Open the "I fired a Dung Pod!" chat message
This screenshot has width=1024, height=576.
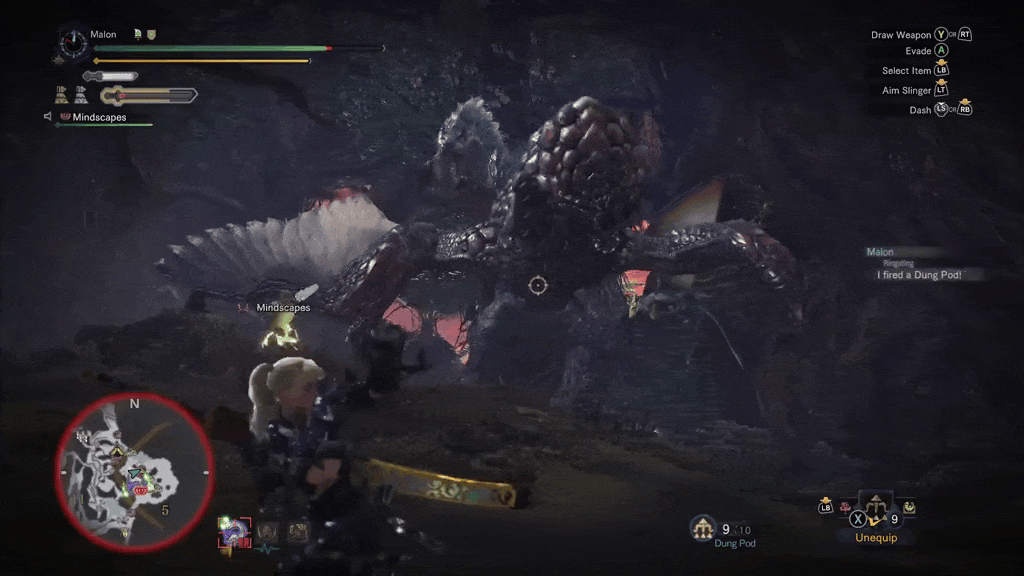tap(918, 275)
